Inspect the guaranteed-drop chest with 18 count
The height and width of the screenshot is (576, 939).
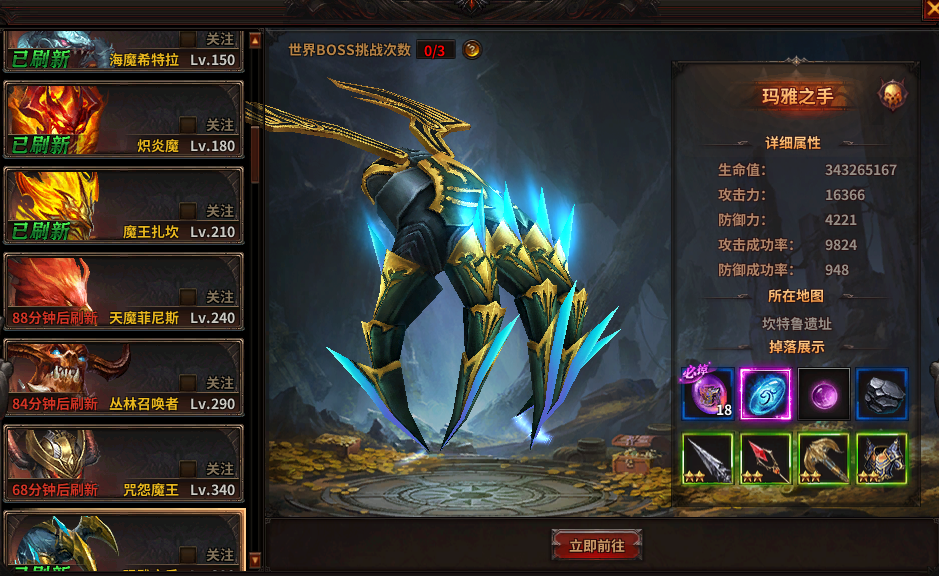tap(708, 394)
